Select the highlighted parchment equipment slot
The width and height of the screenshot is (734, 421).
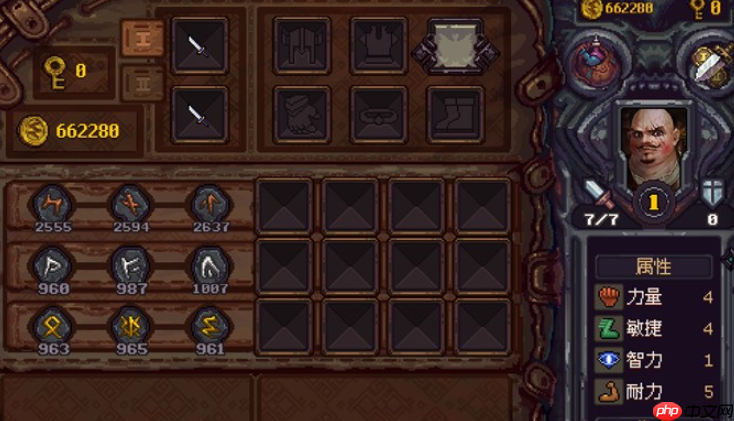point(455,45)
